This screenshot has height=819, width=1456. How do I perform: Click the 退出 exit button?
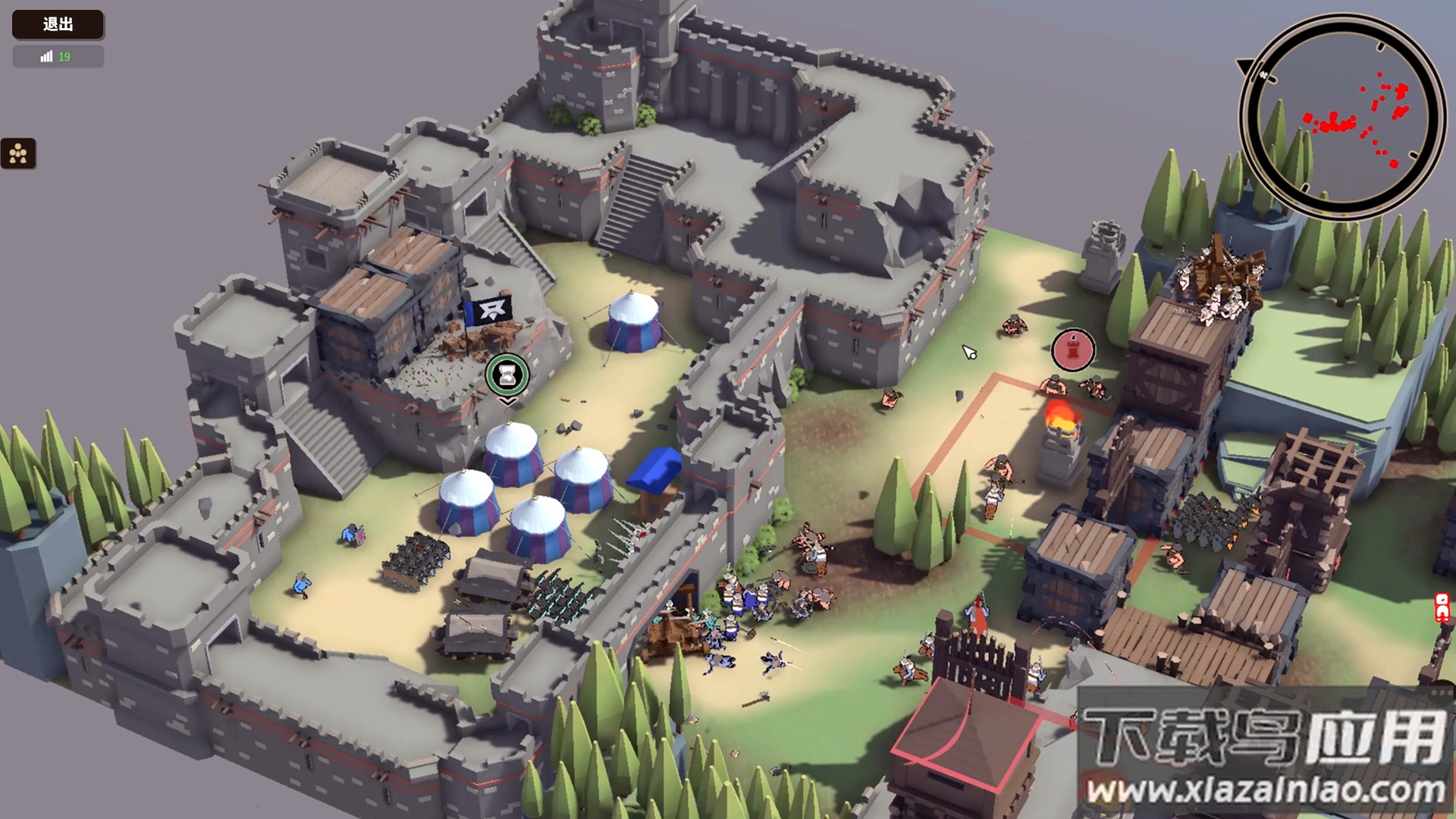pyautogui.click(x=58, y=24)
